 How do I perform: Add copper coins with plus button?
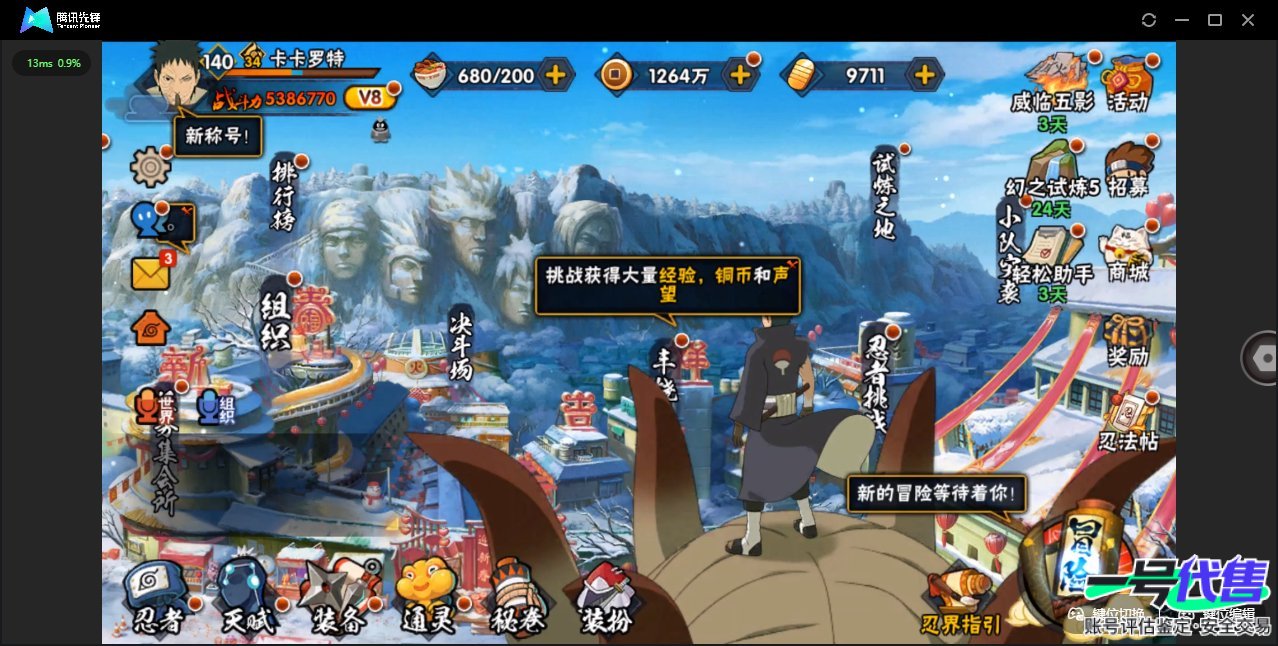[x=740, y=74]
